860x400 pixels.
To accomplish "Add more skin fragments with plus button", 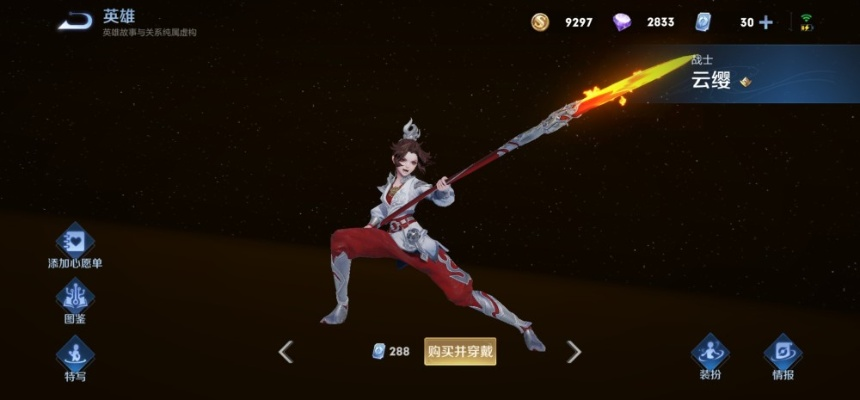I will 766,22.
